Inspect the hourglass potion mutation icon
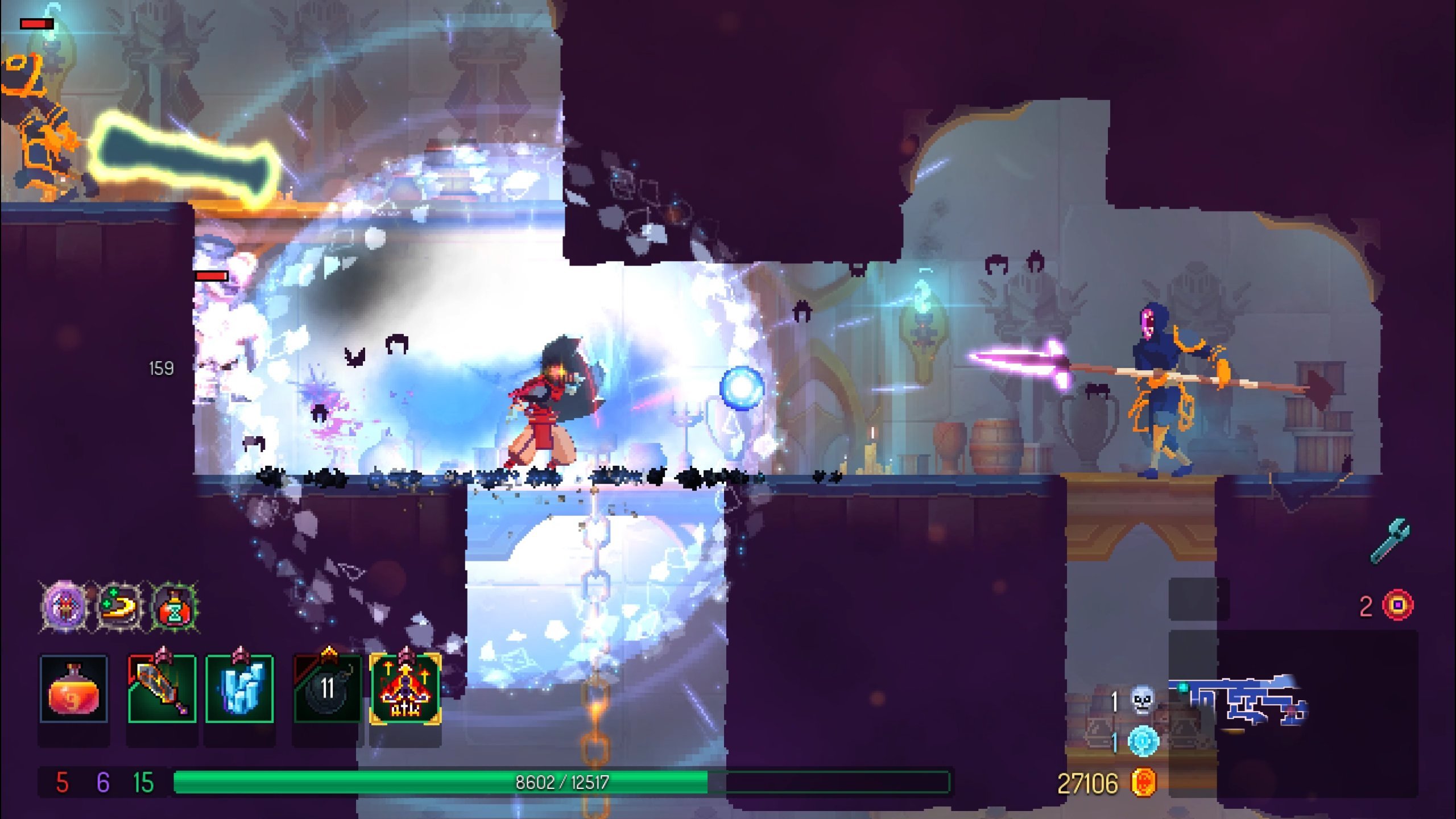The width and height of the screenshot is (1456, 819). [175, 606]
